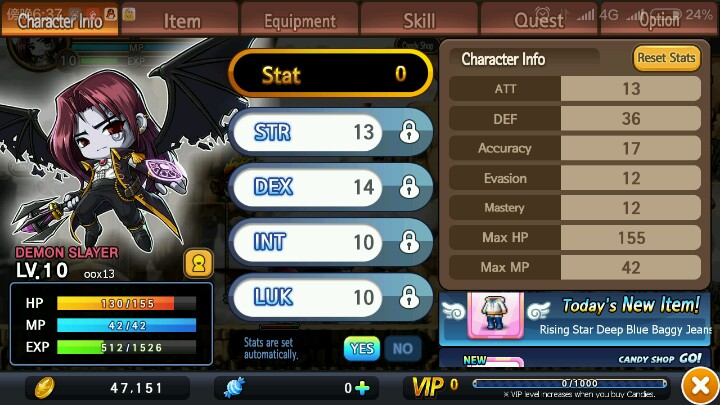Choose YES for automatic stats
This screenshot has width=720, height=405.
(x=361, y=348)
